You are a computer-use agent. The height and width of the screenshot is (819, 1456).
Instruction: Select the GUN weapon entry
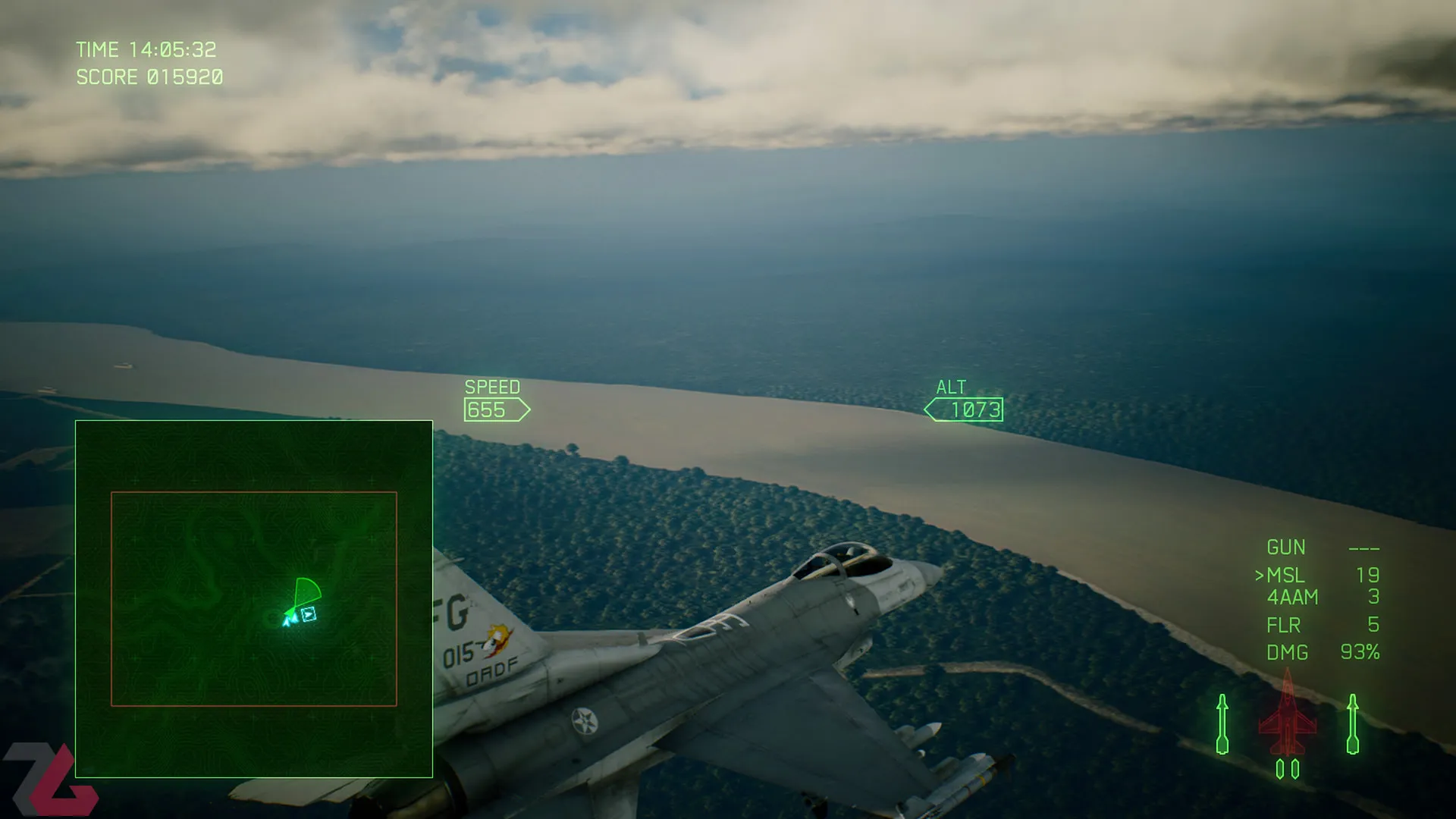[x=1285, y=548]
